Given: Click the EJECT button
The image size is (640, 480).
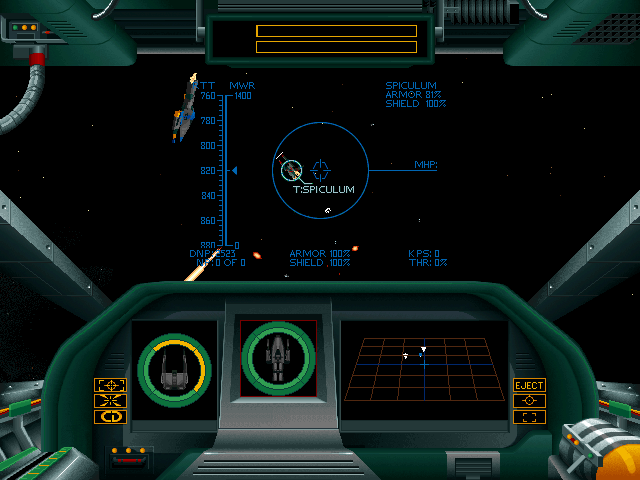Looking at the screenshot, I should tap(529, 385).
